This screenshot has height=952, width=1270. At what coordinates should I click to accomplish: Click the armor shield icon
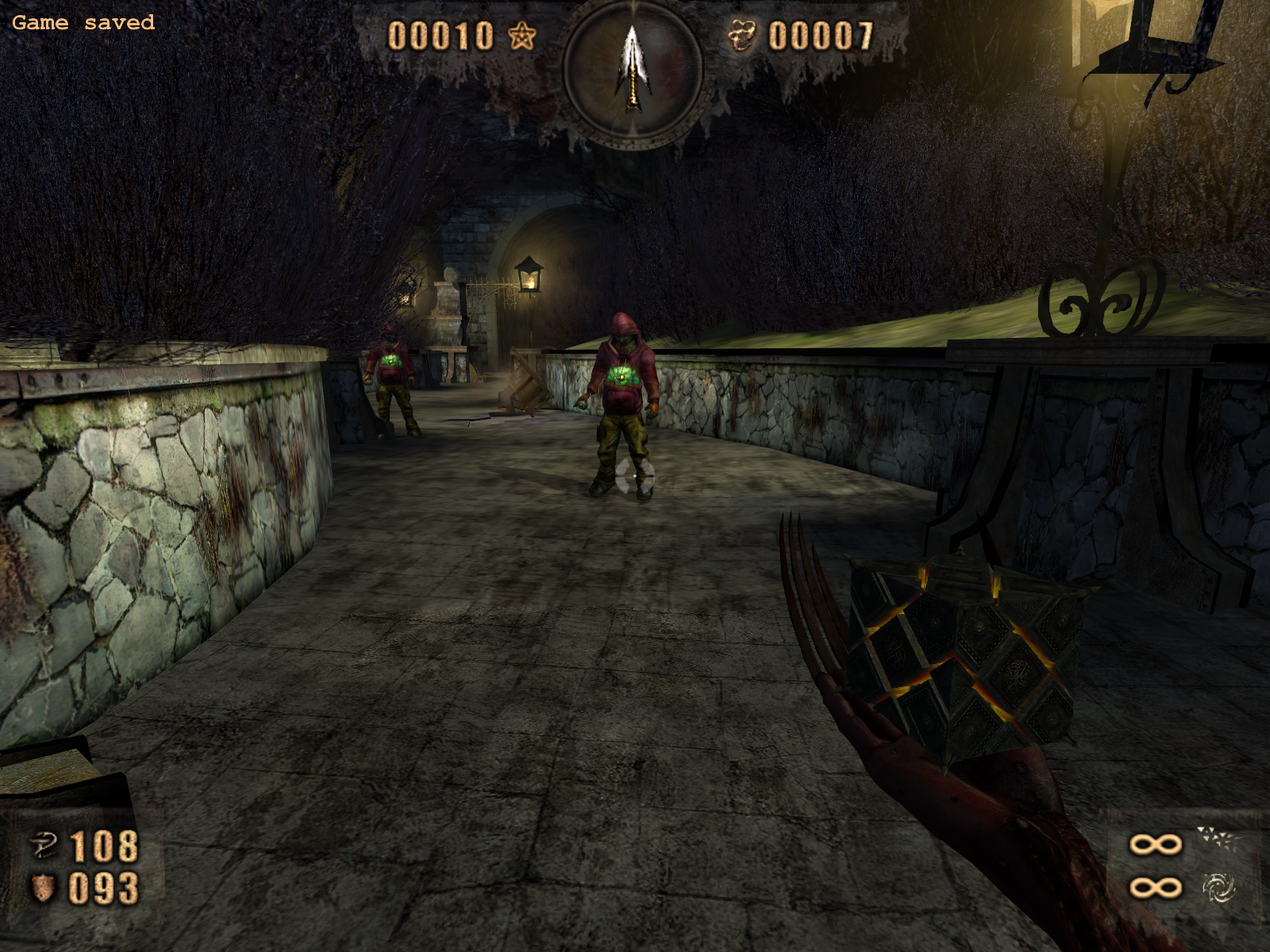click(x=43, y=889)
